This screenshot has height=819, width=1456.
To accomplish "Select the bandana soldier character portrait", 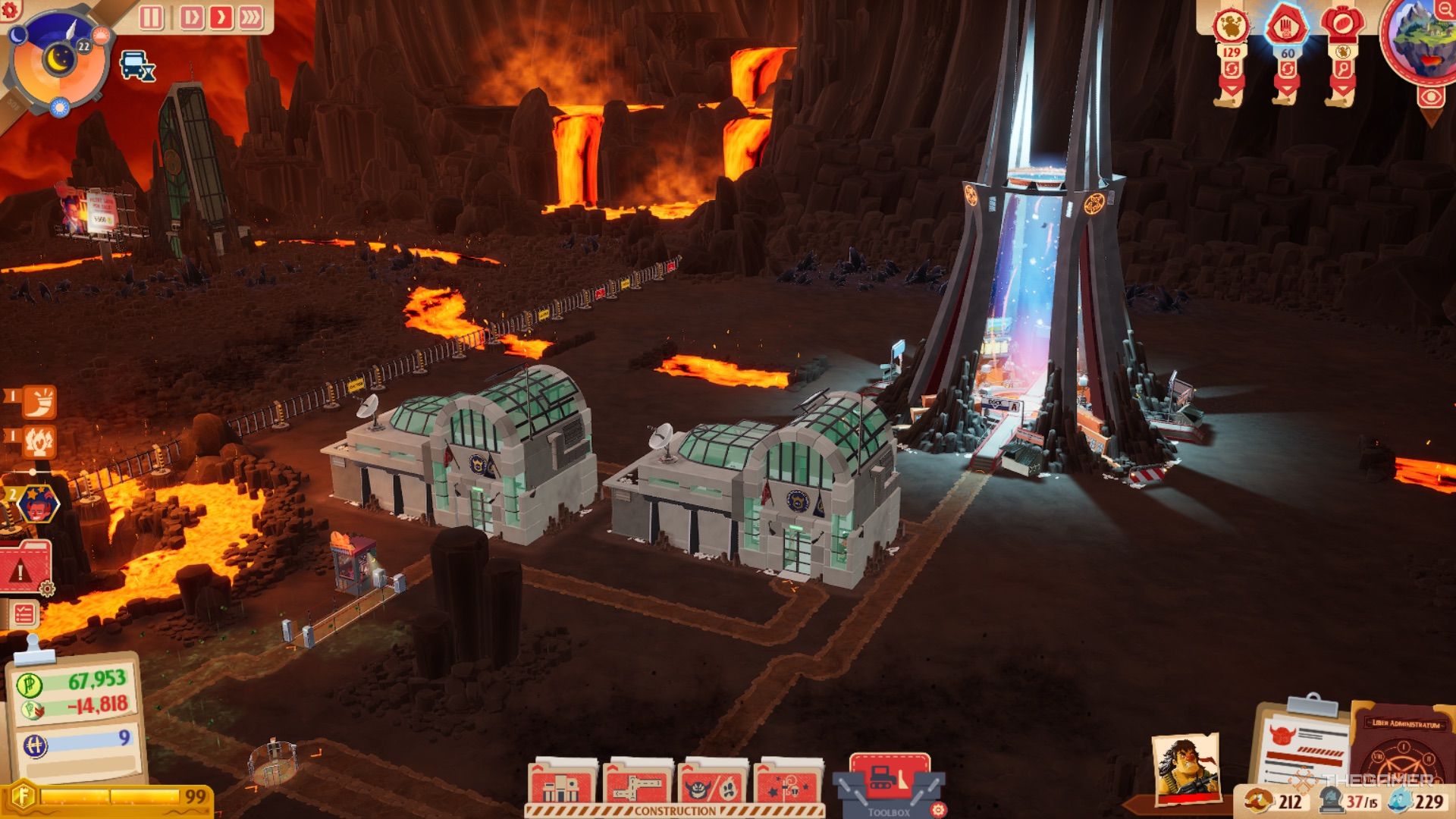I will coord(1185,767).
